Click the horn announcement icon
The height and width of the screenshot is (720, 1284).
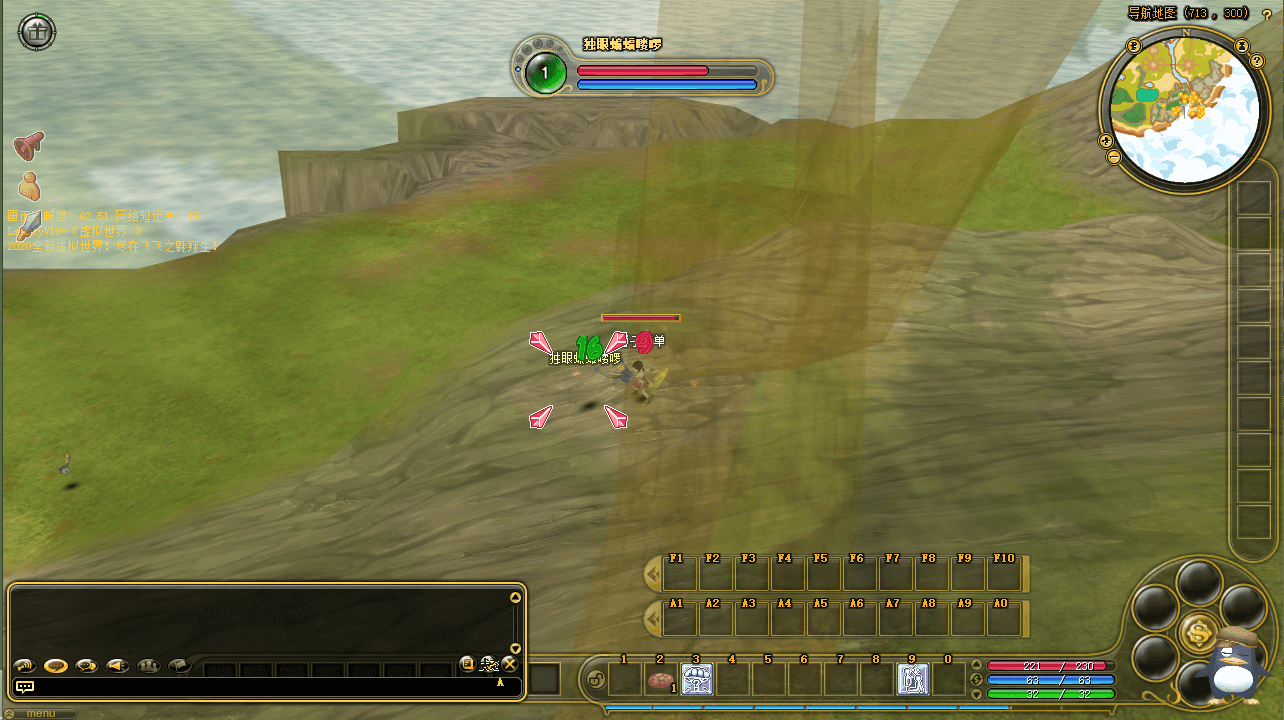[x=29, y=146]
